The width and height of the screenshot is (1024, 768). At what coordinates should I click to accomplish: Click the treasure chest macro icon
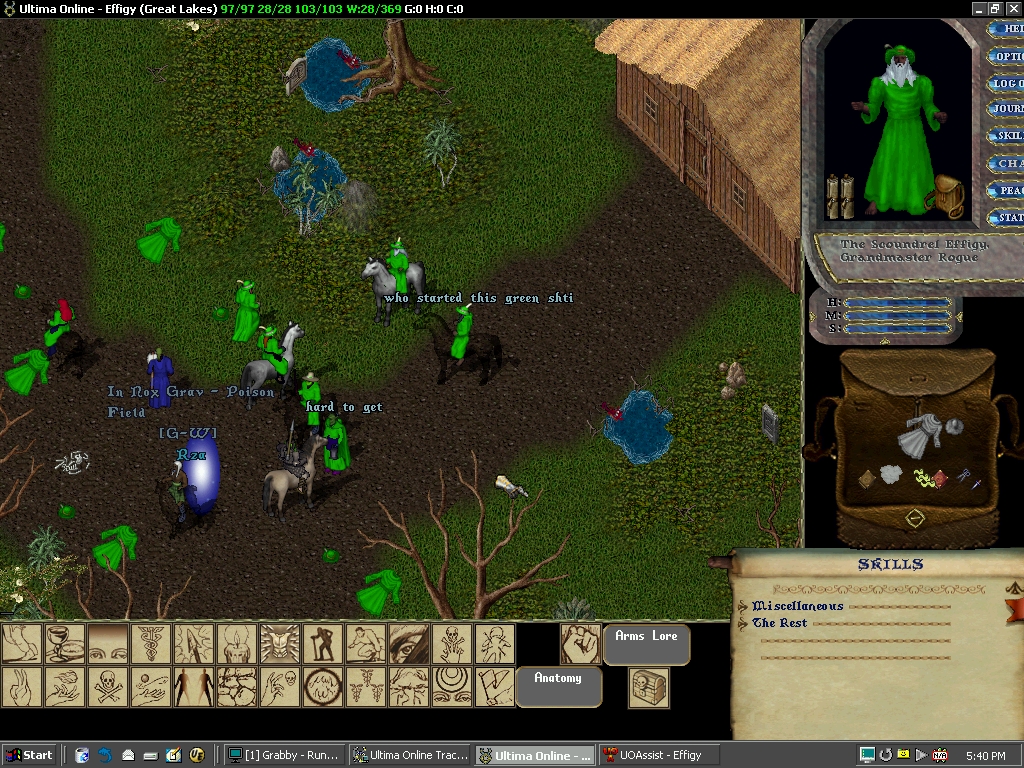click(x=648, y=687)
